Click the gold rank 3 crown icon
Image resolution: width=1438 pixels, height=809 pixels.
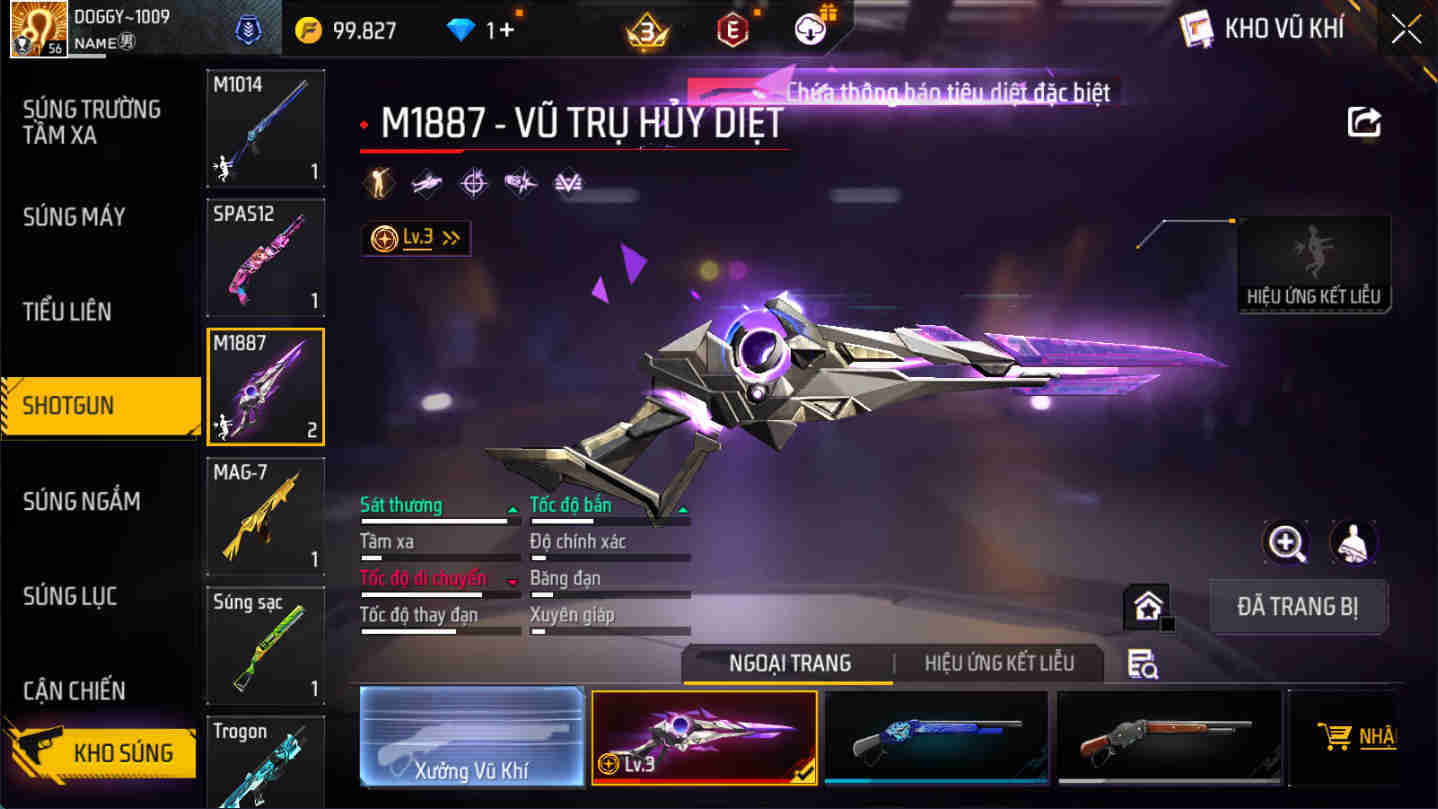coord(649,29)
